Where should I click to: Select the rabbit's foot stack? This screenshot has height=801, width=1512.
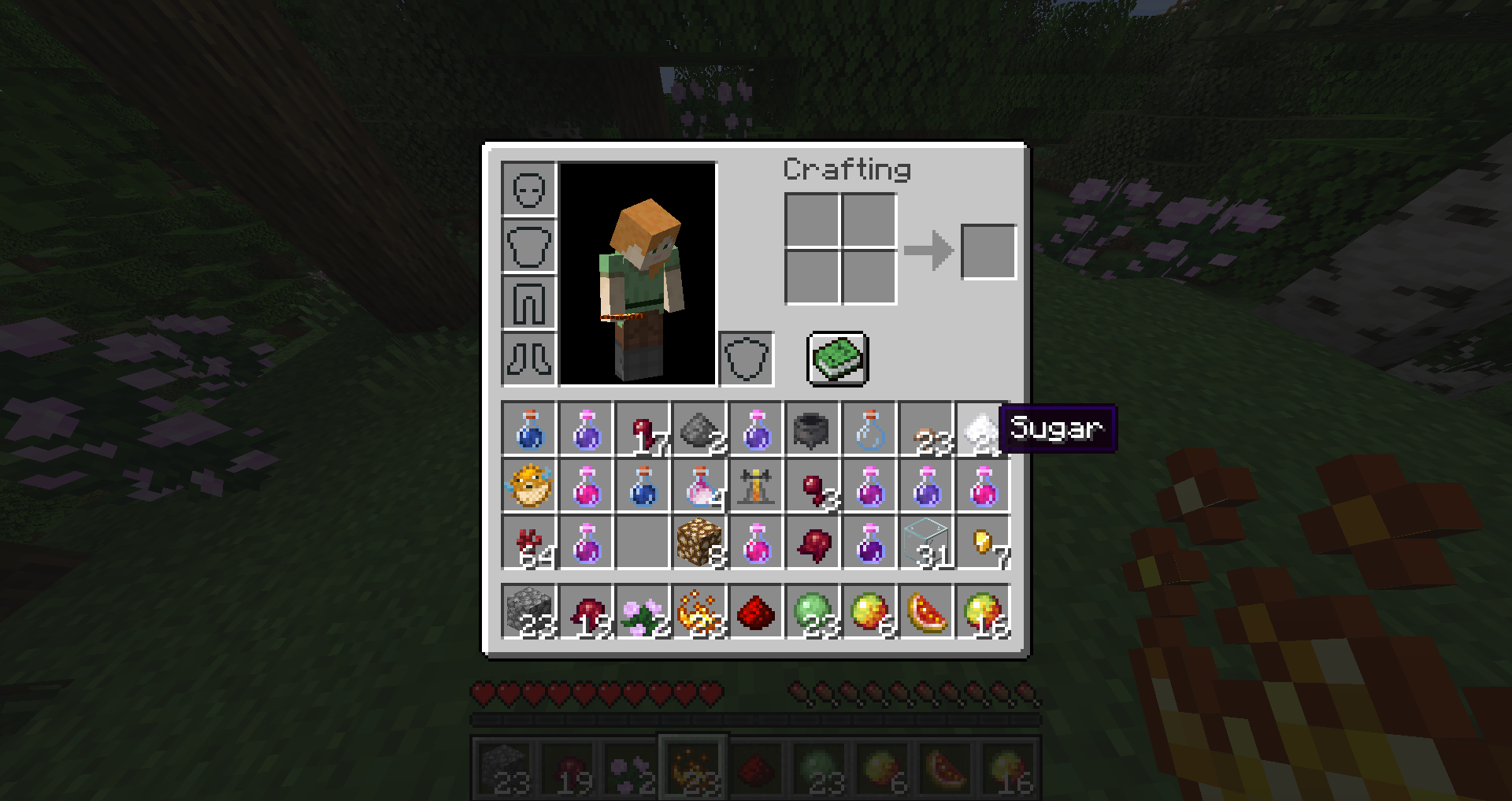coord(926,430)
